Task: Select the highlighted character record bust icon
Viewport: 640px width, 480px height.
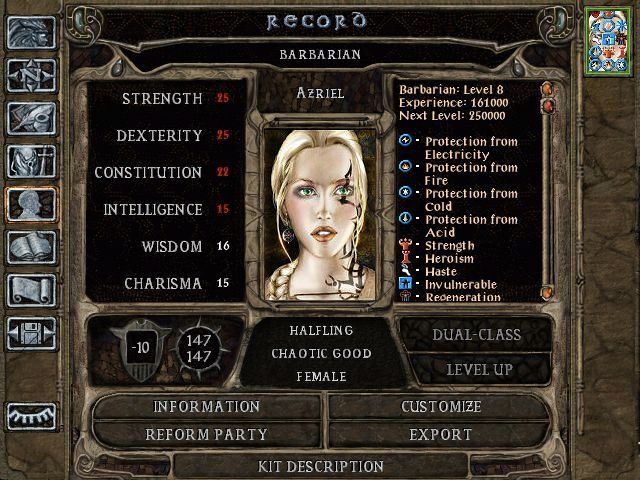Action: [x=31, y=204]
